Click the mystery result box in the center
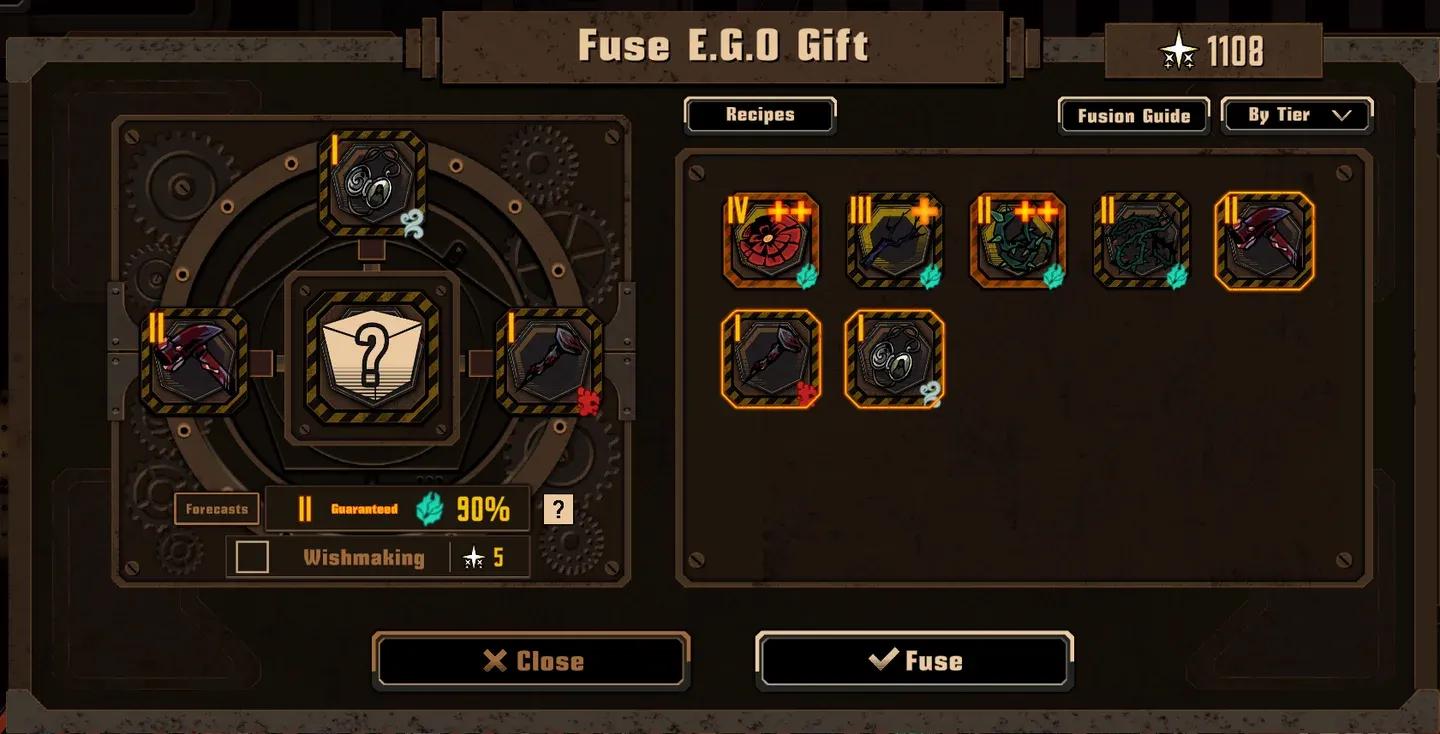This screenshot has width=1440, height=734. (372, 357)
